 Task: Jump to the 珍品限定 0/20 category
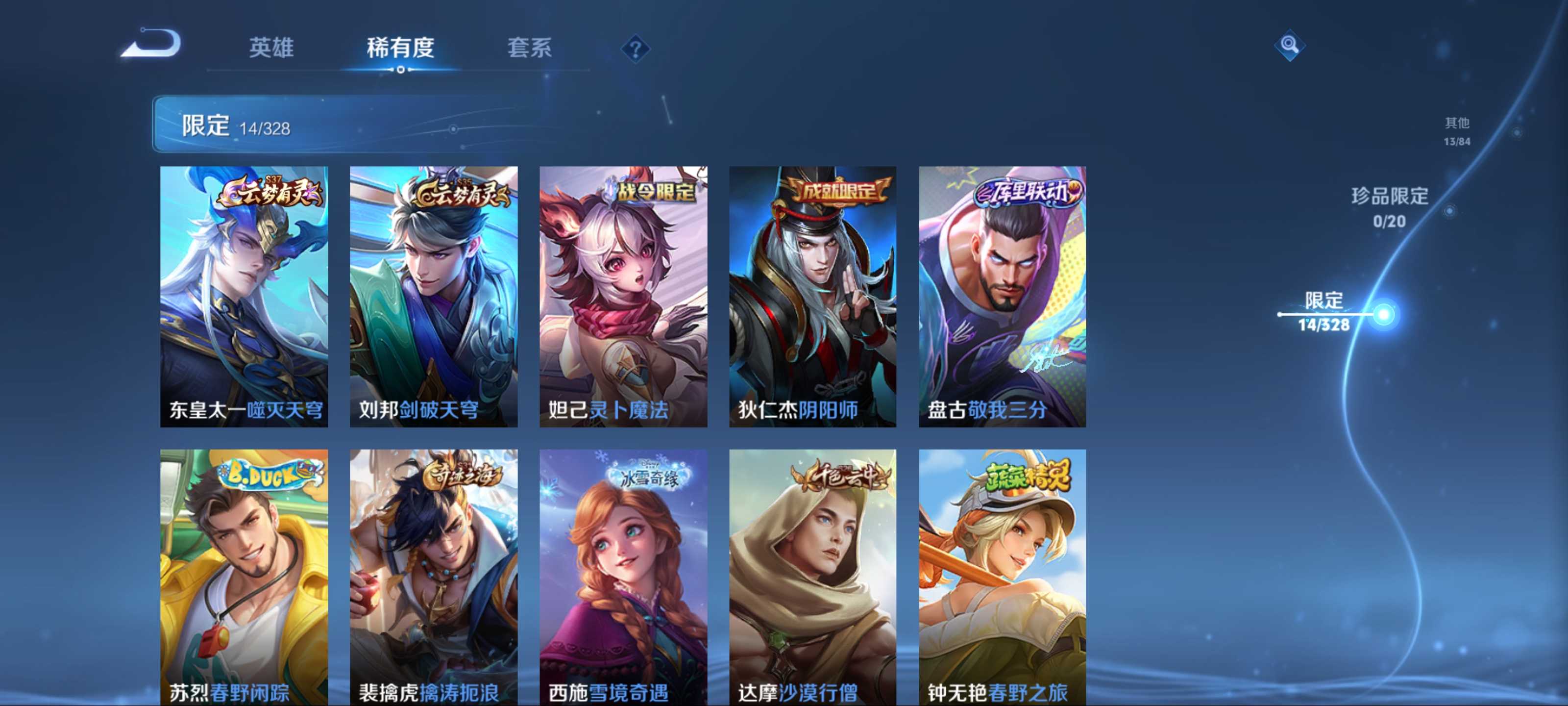[x=1389, y=207]
